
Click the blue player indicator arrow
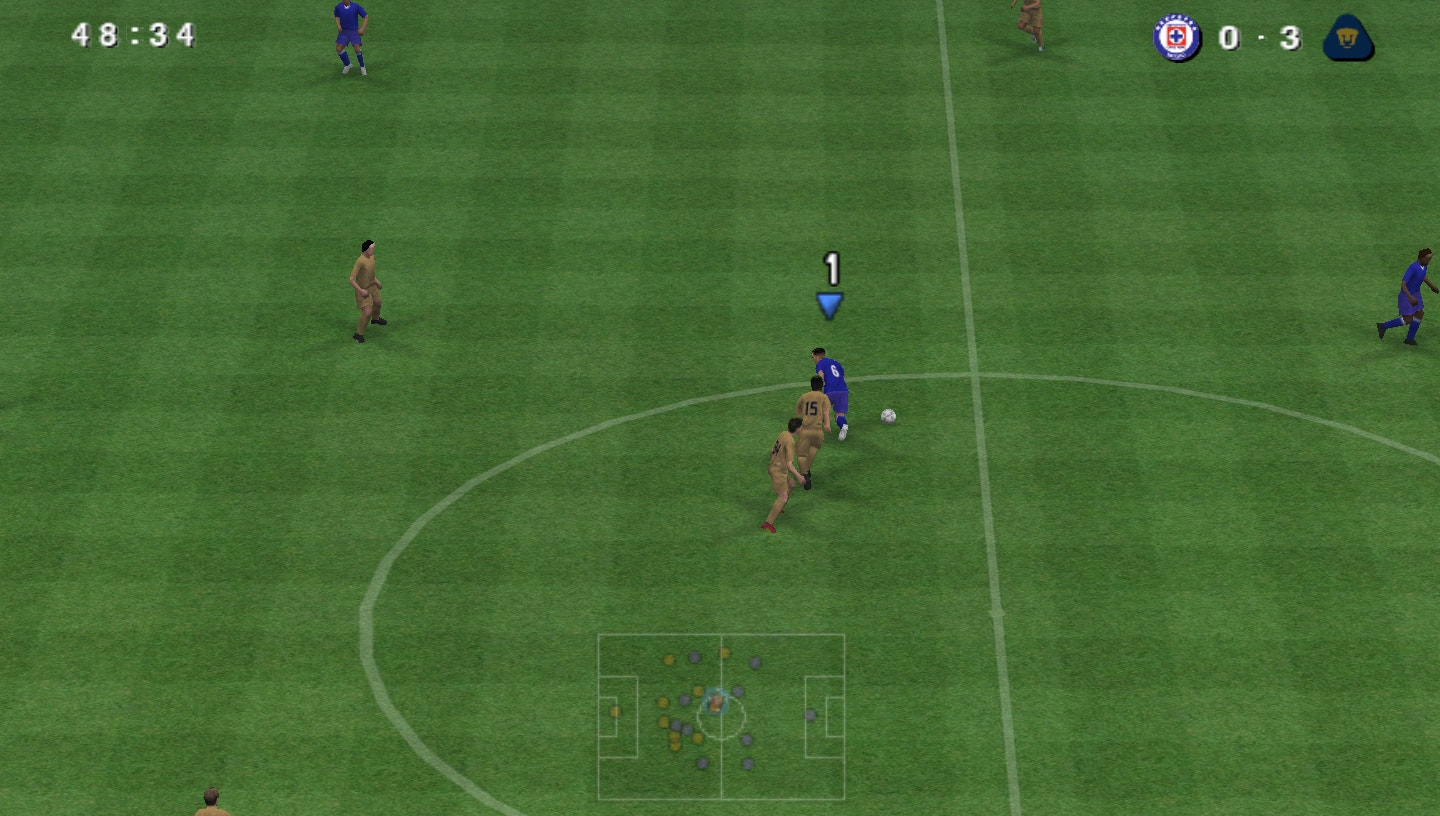829,303
